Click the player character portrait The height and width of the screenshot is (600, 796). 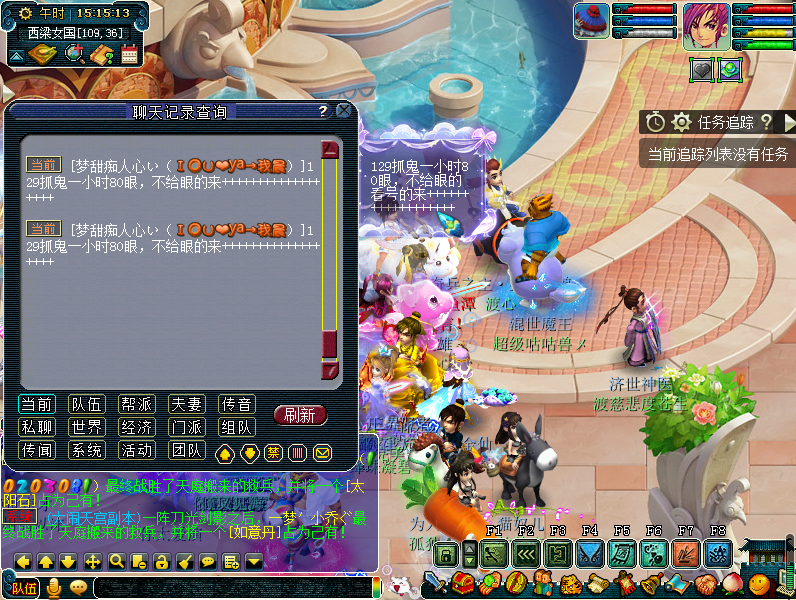pos(706,26)
